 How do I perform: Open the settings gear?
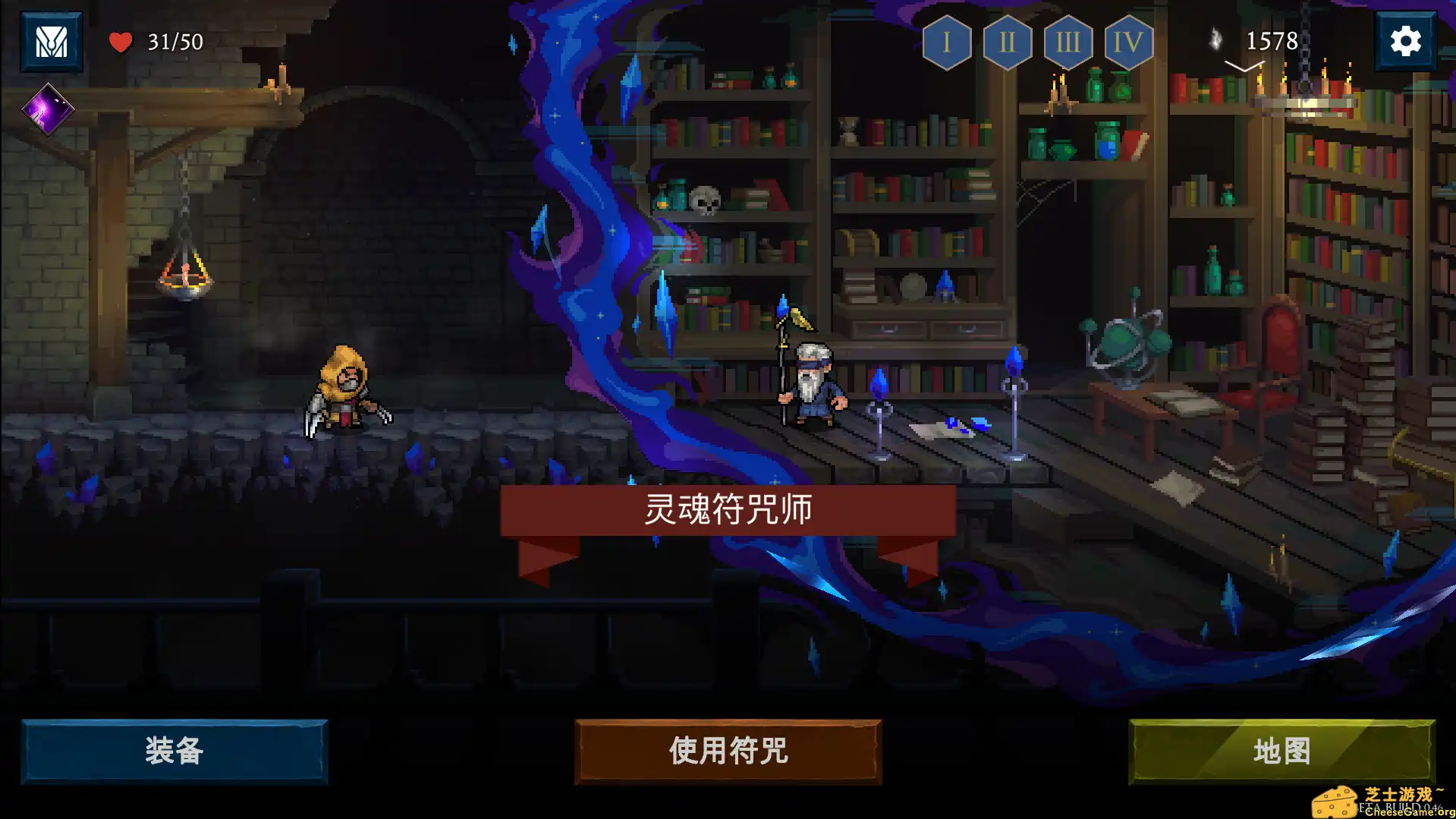coord(1407,40)
